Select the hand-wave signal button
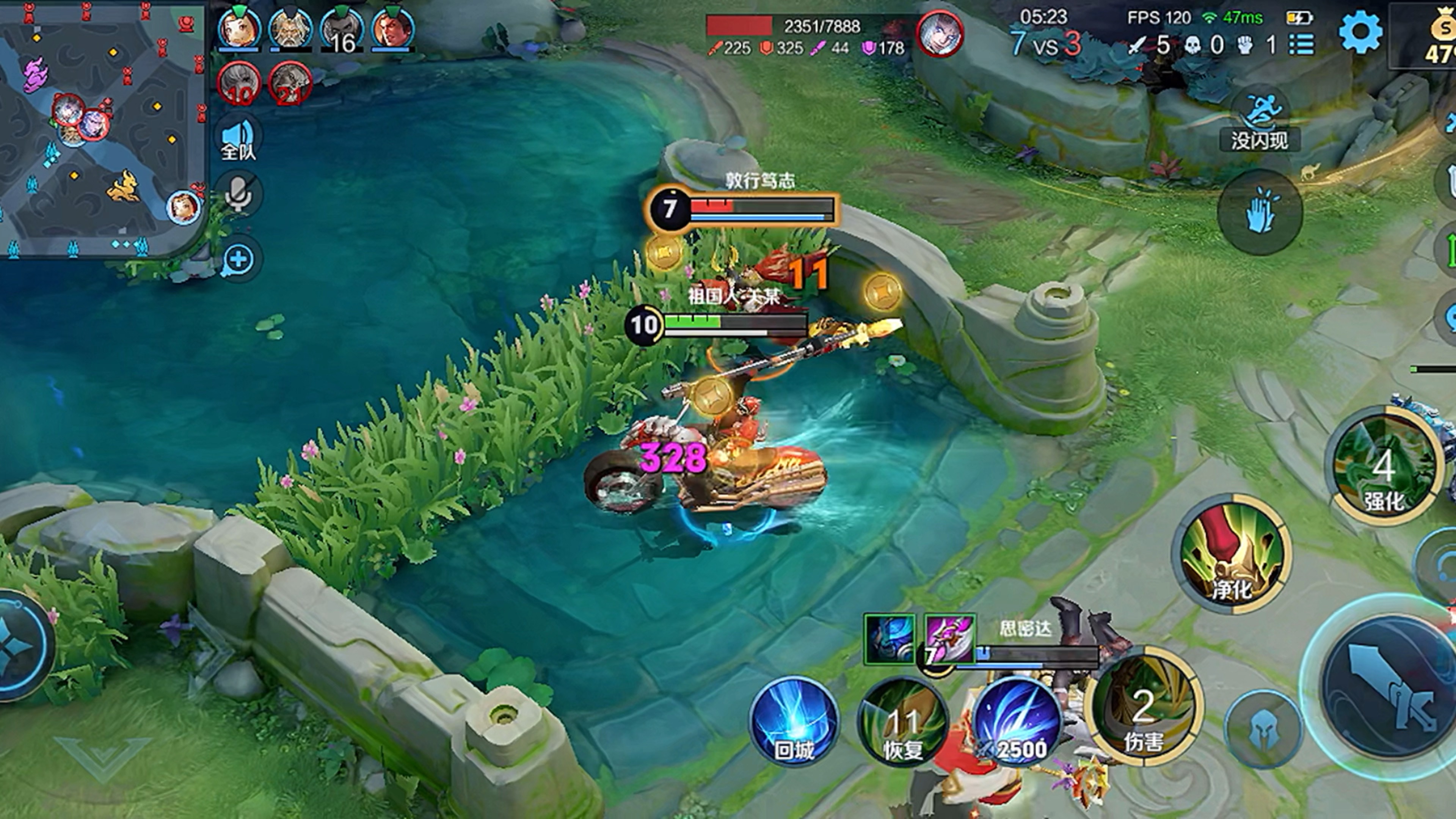This screenshot has height=819, width=1456. coord(1260,212)
